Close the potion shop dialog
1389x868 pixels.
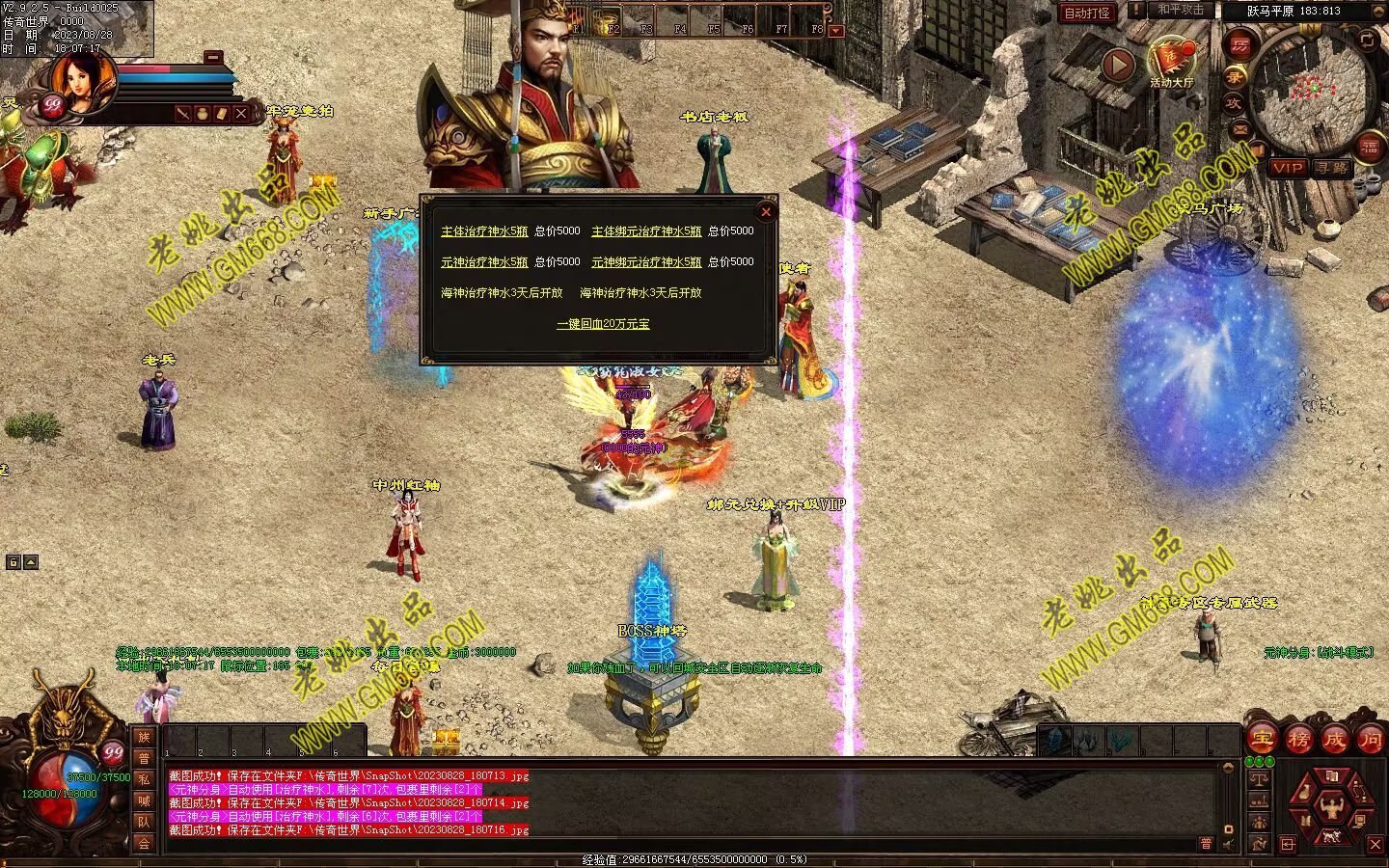click(x=766, y=211)
